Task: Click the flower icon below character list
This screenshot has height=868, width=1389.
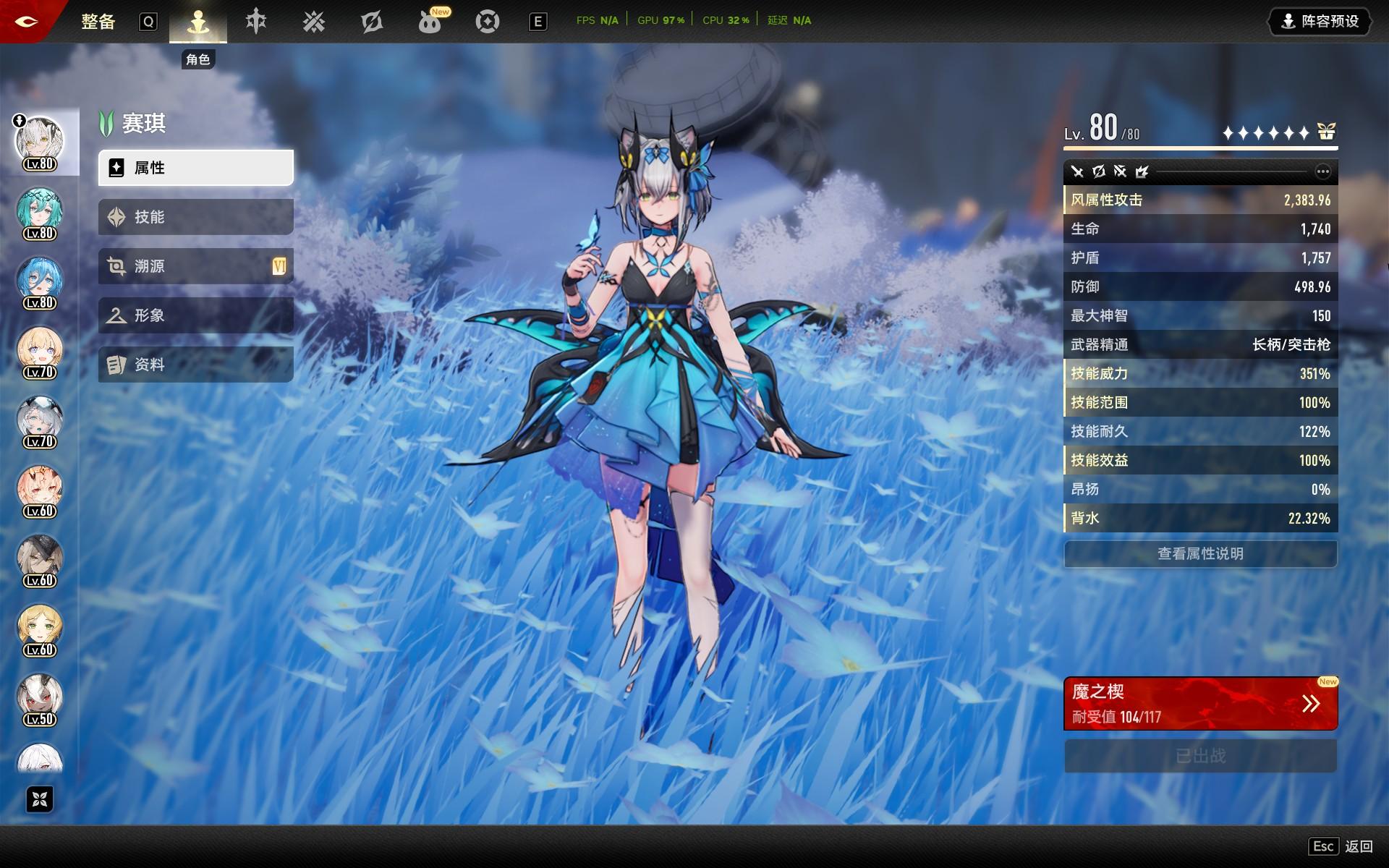Action: (x=40, y=799)
